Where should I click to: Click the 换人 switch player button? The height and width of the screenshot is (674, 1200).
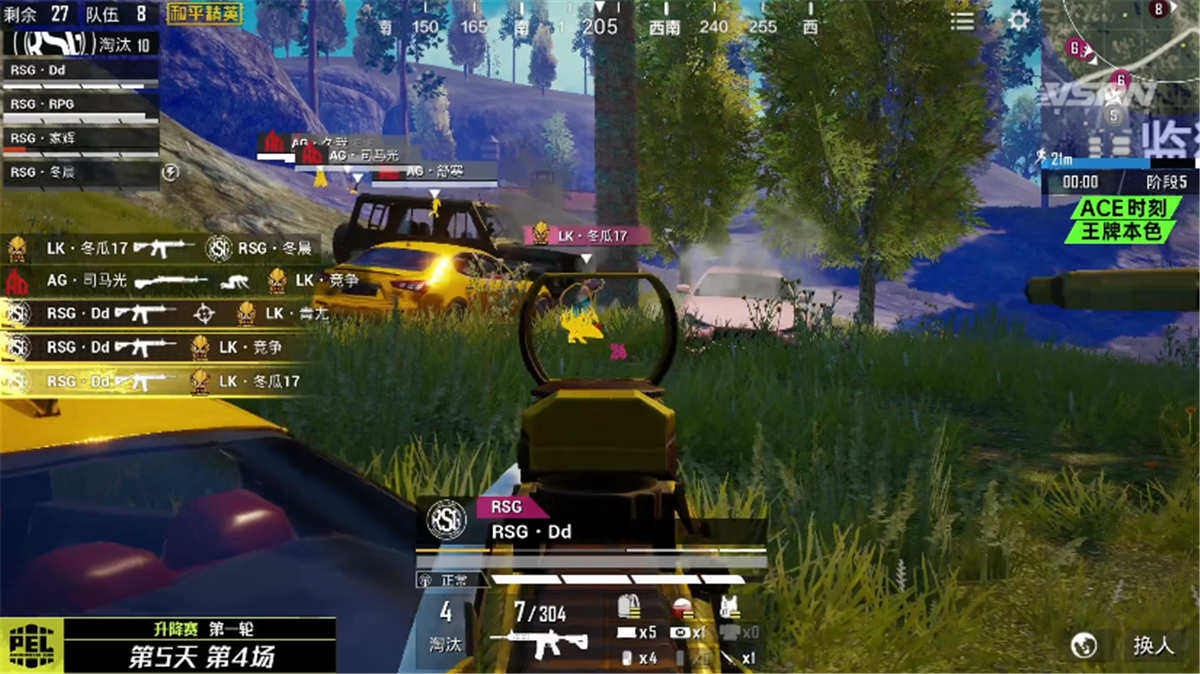pos(1152,645)
